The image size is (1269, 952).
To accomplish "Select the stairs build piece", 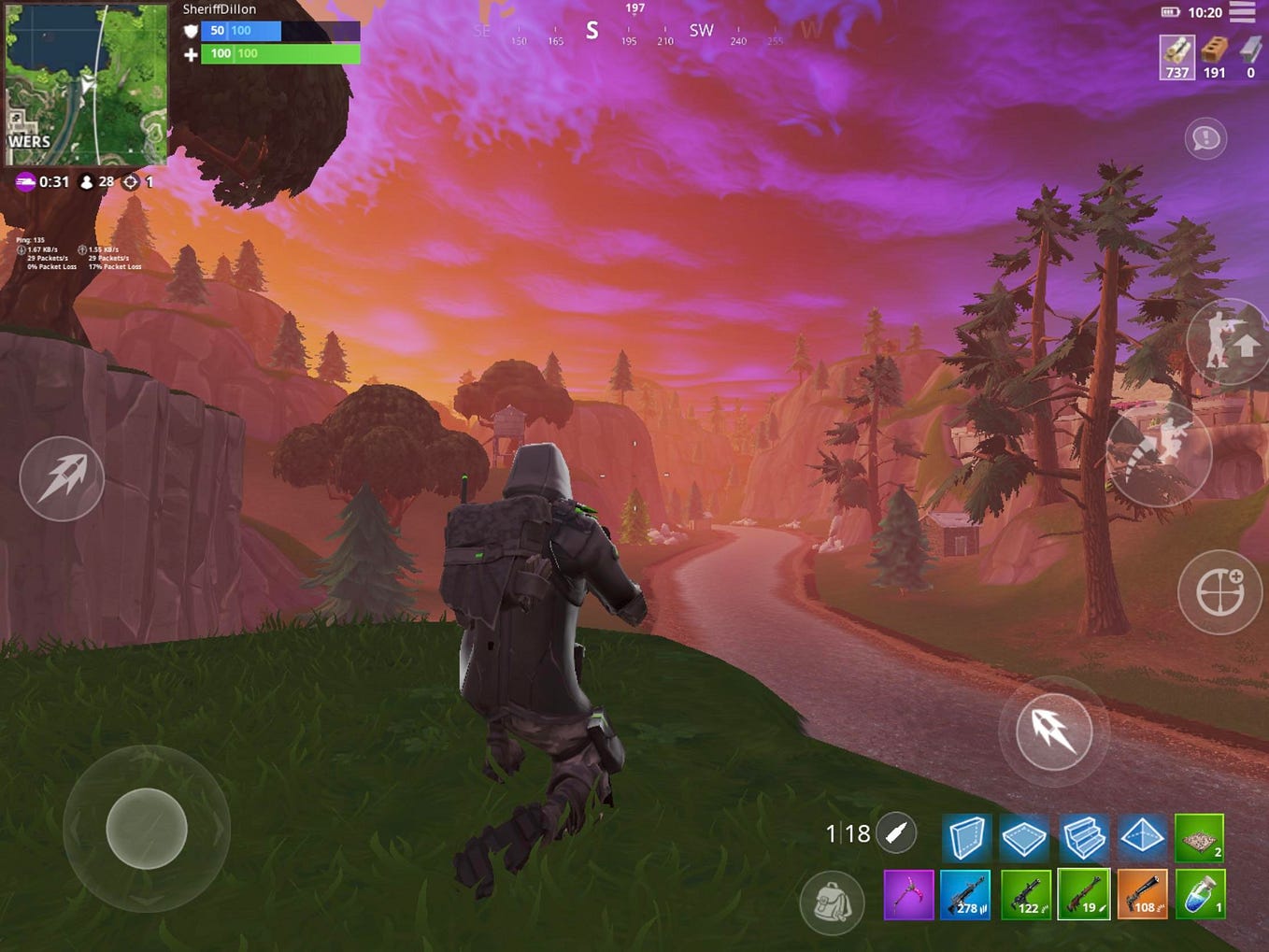I will (1083, 837).
